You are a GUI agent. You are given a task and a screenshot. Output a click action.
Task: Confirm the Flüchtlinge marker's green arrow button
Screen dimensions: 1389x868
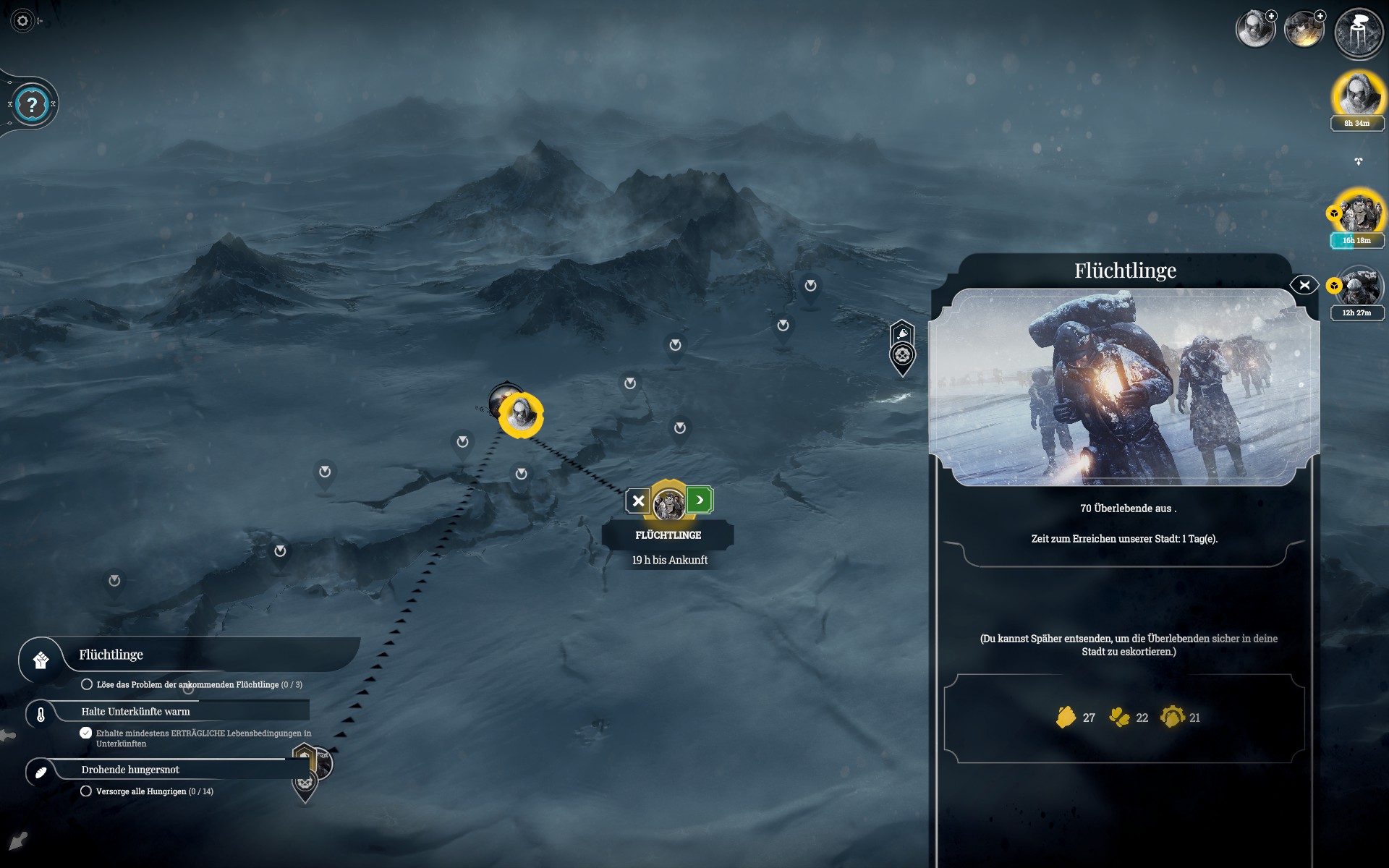[700, 500]
